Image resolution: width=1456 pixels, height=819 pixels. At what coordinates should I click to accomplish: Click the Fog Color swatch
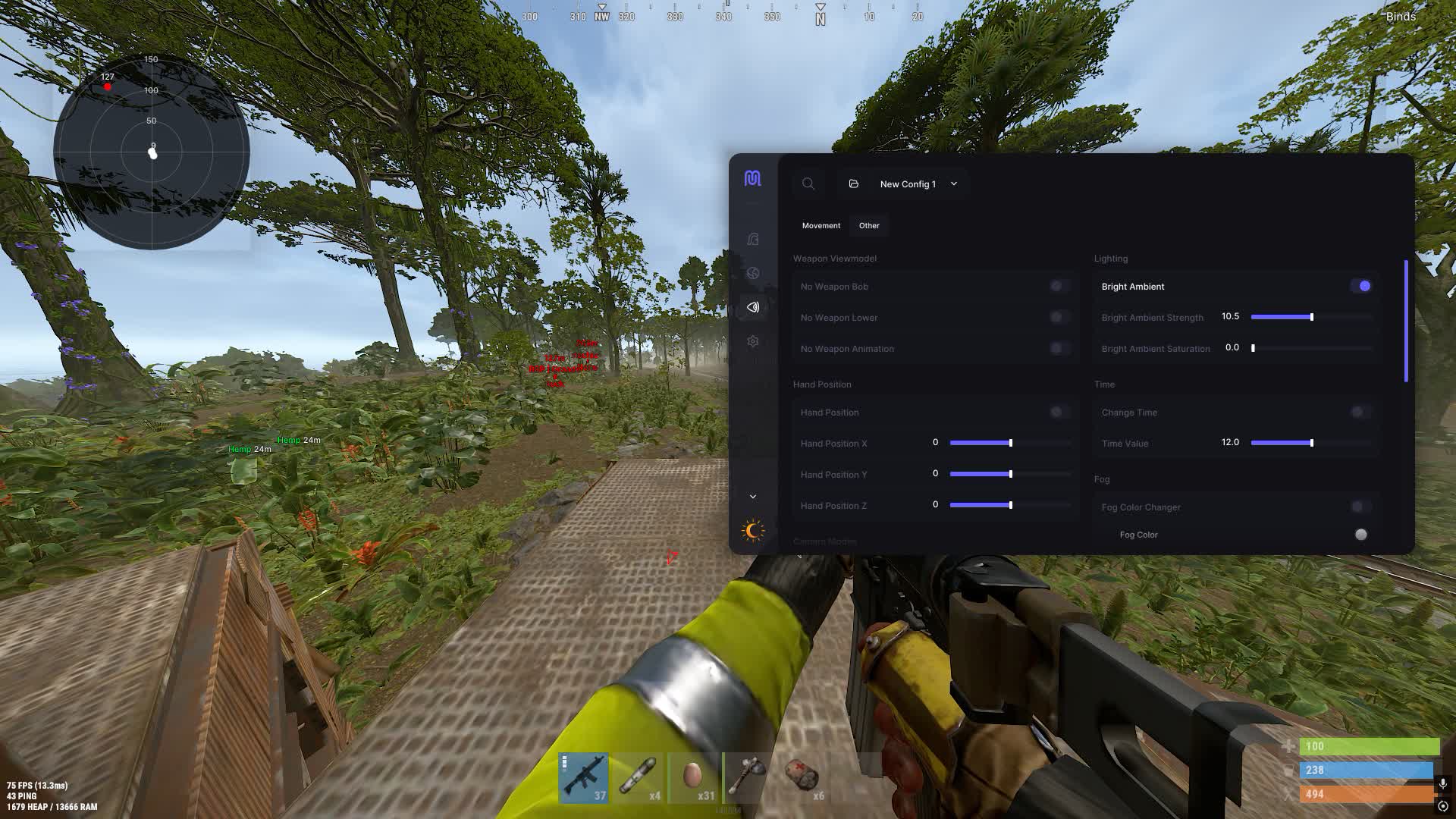coord(1360,534)
